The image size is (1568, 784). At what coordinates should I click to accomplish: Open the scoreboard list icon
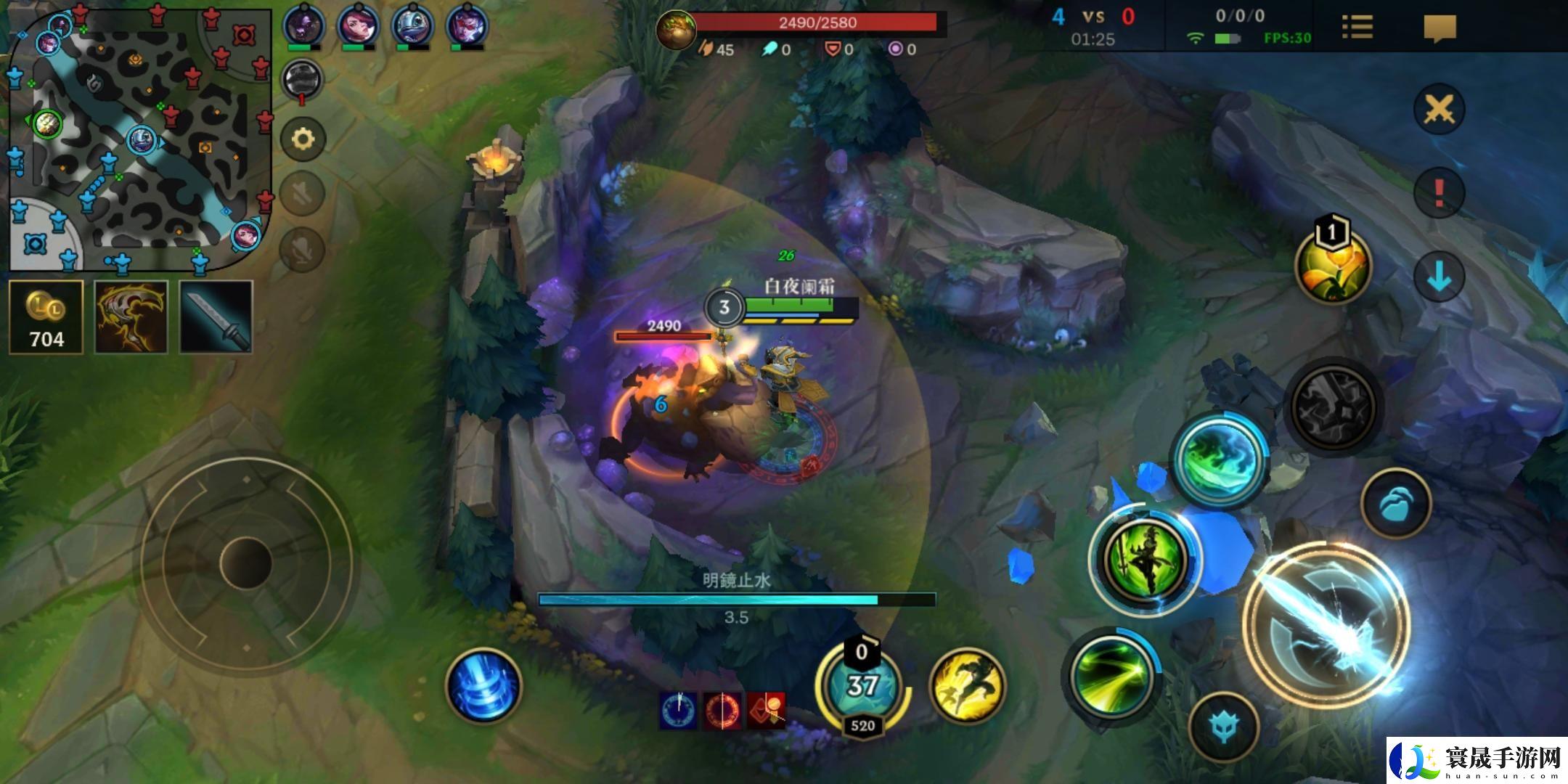coord(1357,28)
